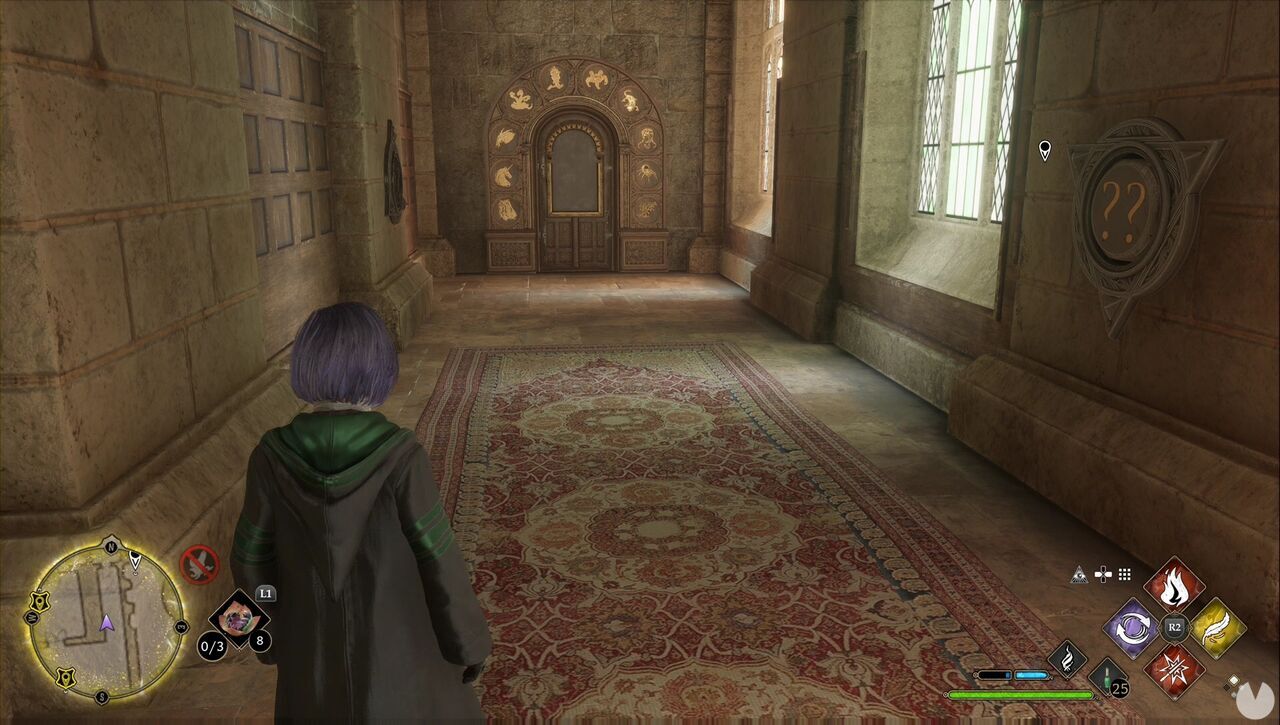The image size is (1280, 725).
Task: Click the spell set grid icon
Action: (x=1124, y=573)
